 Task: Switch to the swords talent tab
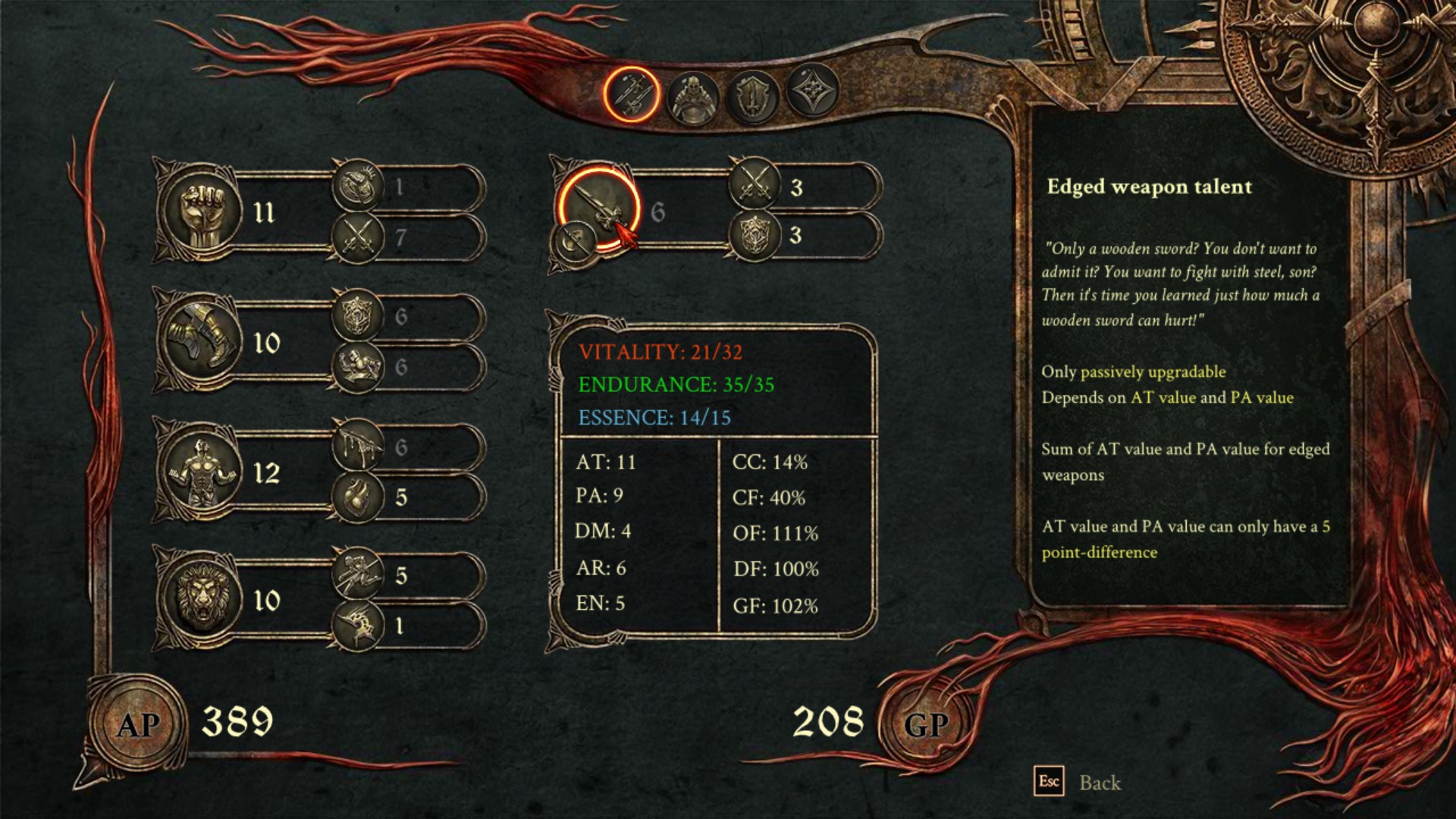(x=631, y=95)
